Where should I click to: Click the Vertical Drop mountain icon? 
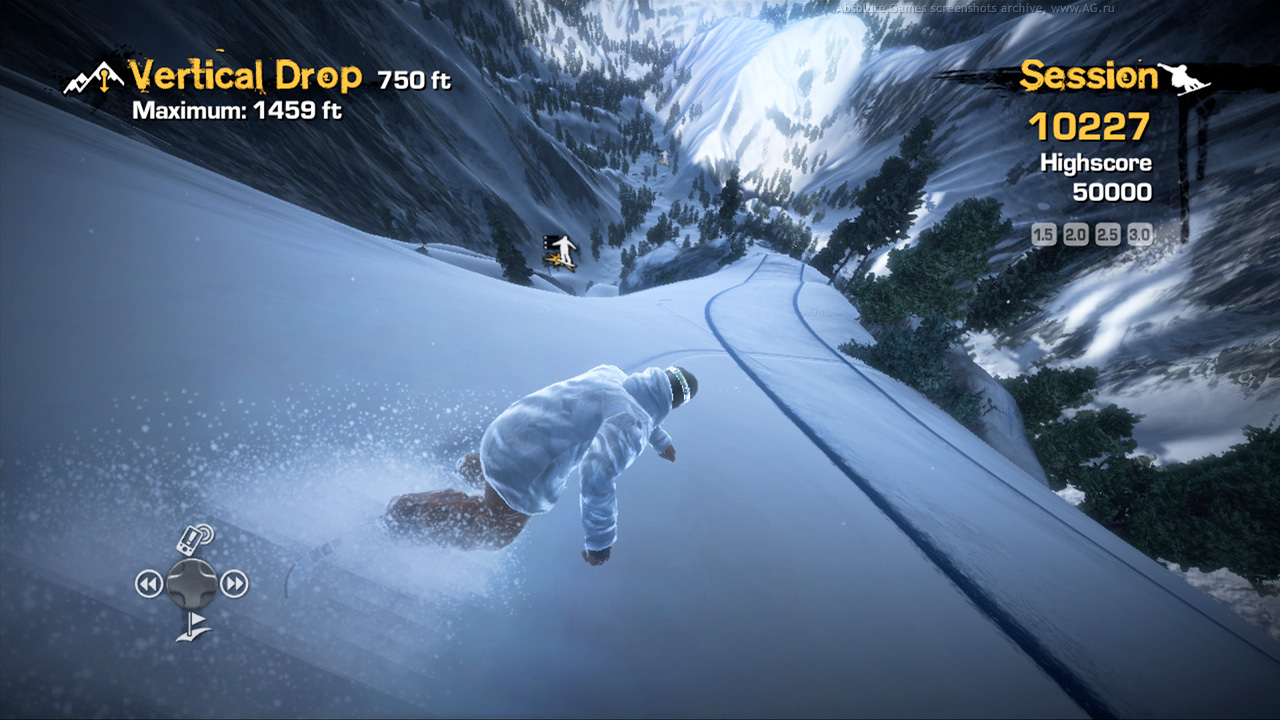click(92, 79)
